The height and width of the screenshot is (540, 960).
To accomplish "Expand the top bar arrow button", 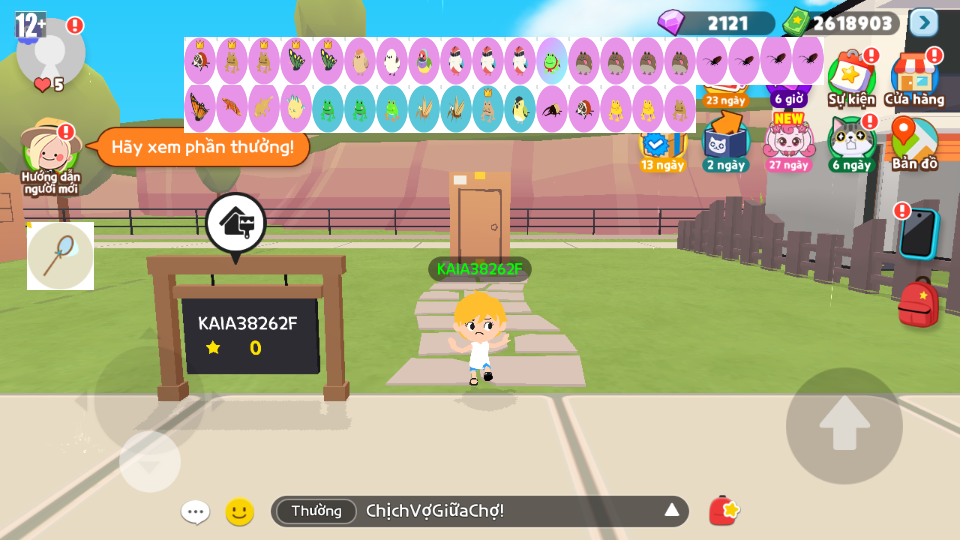I will [923, 22].
